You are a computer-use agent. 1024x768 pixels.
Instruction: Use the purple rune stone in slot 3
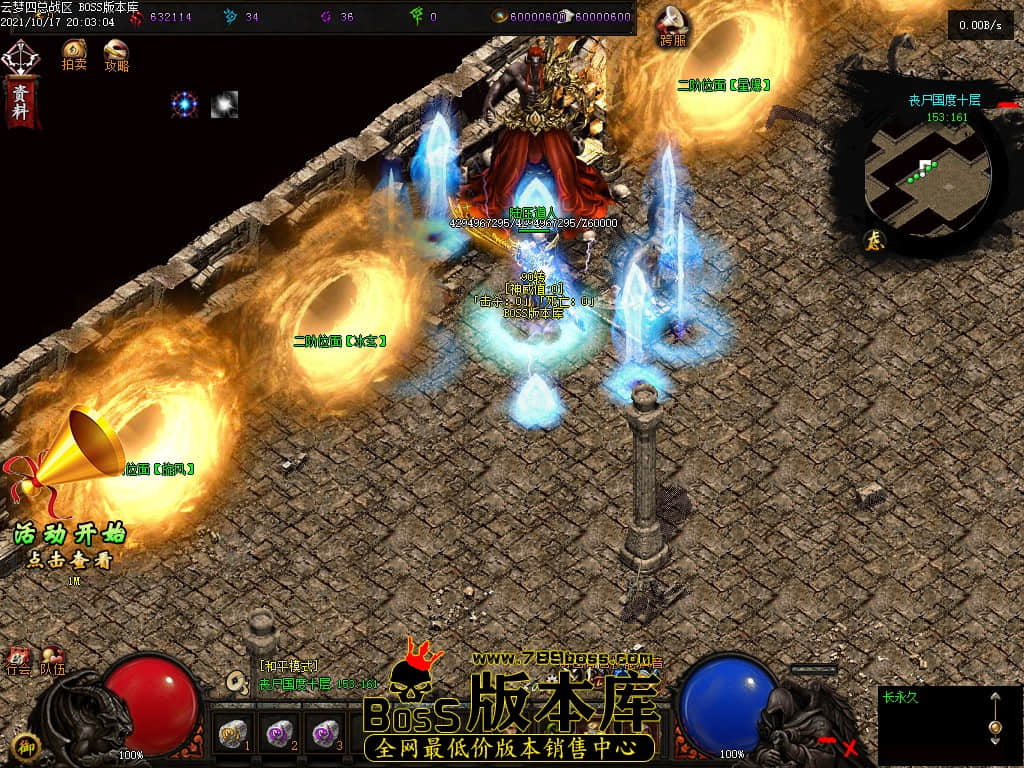pos(326,735)
